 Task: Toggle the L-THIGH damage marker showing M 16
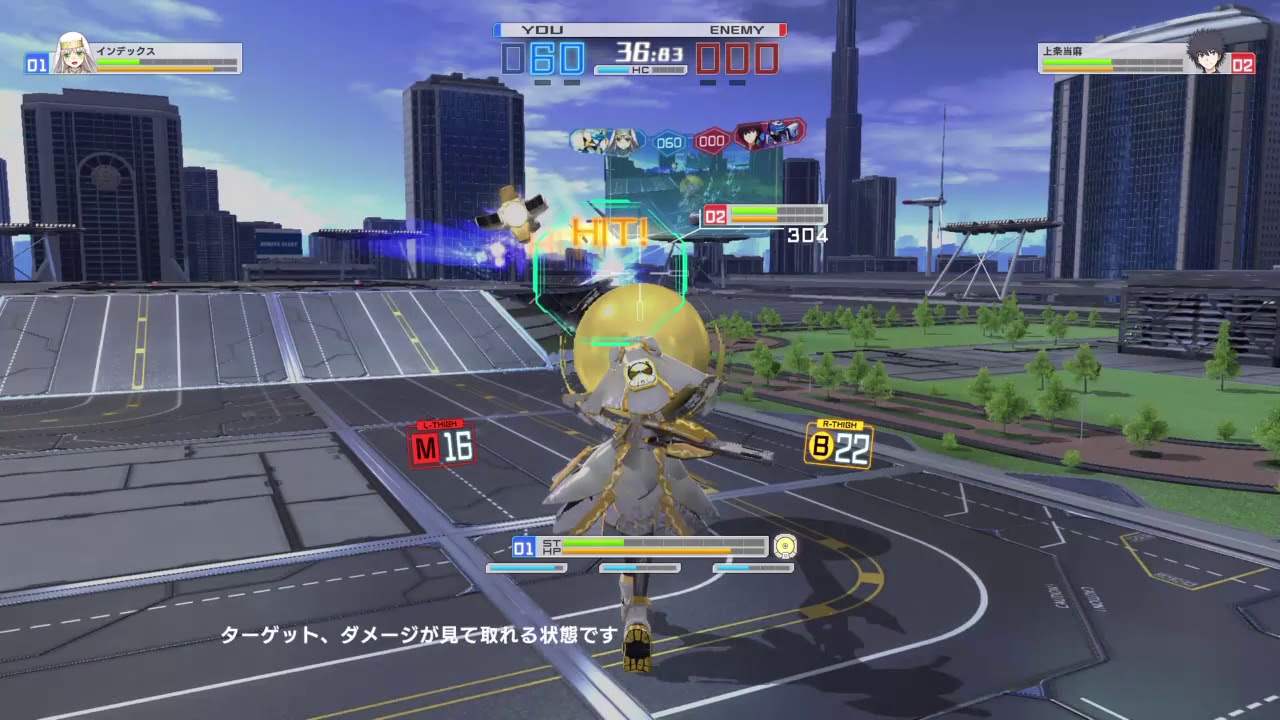[441, 444]
